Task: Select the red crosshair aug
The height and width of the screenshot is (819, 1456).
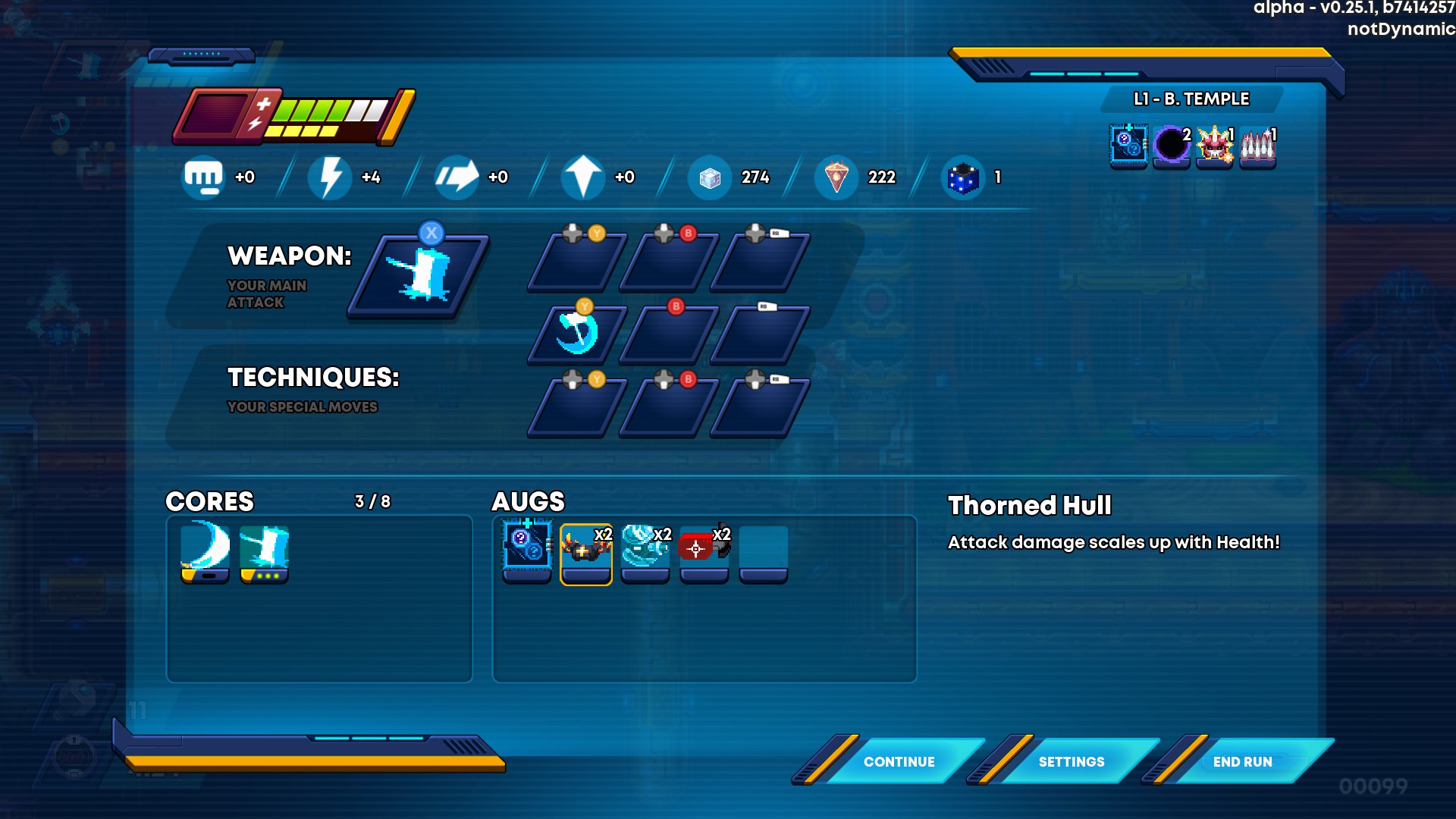Action: point(704,551)
